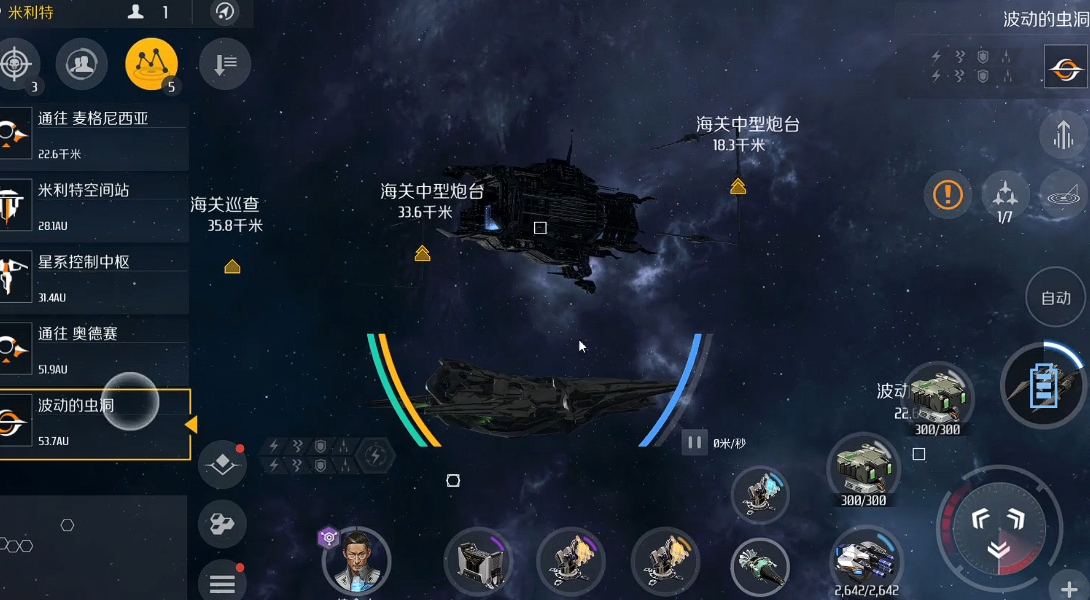Open the drones panel showing 1/7

pos(1005,193)
